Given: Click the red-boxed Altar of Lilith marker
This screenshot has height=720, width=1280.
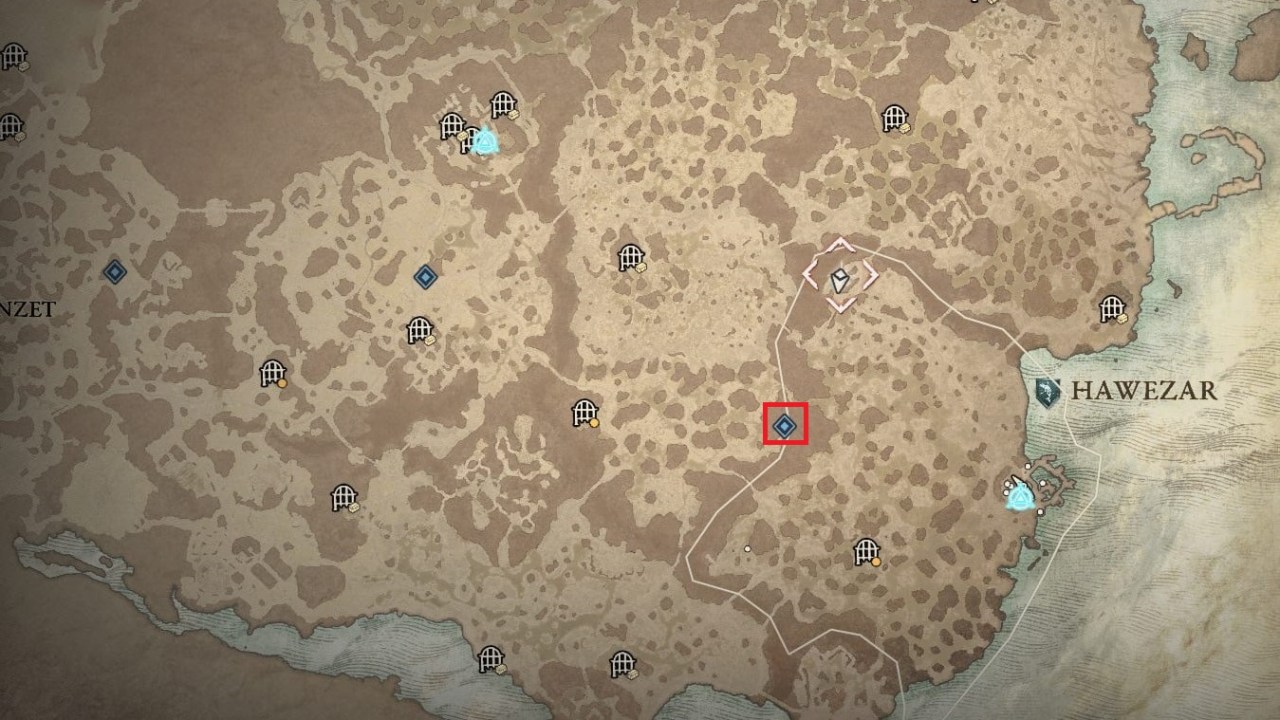Looking at the screenshot, I should point(782,425).
